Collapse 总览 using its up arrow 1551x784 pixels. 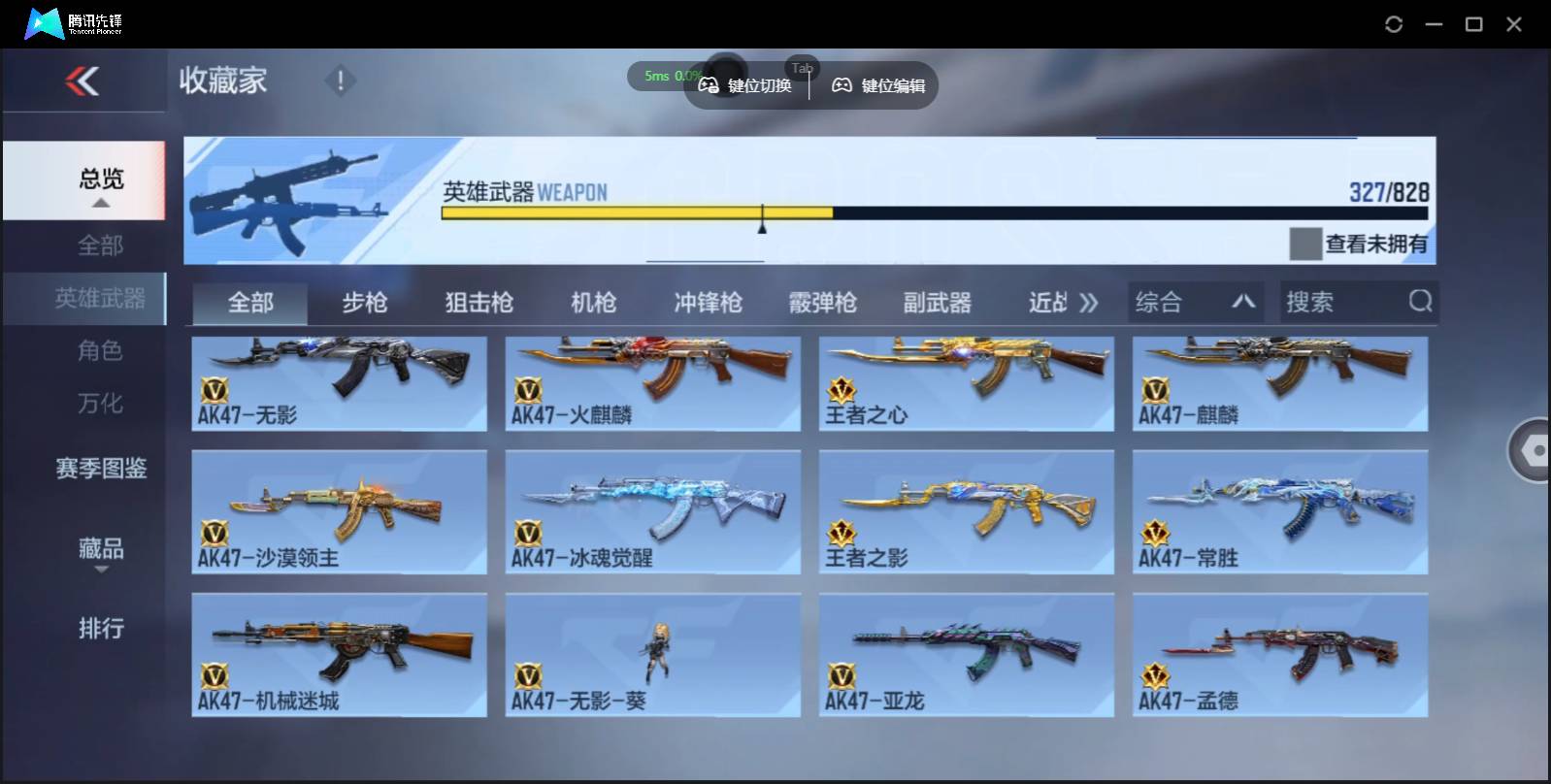(98, 203)
